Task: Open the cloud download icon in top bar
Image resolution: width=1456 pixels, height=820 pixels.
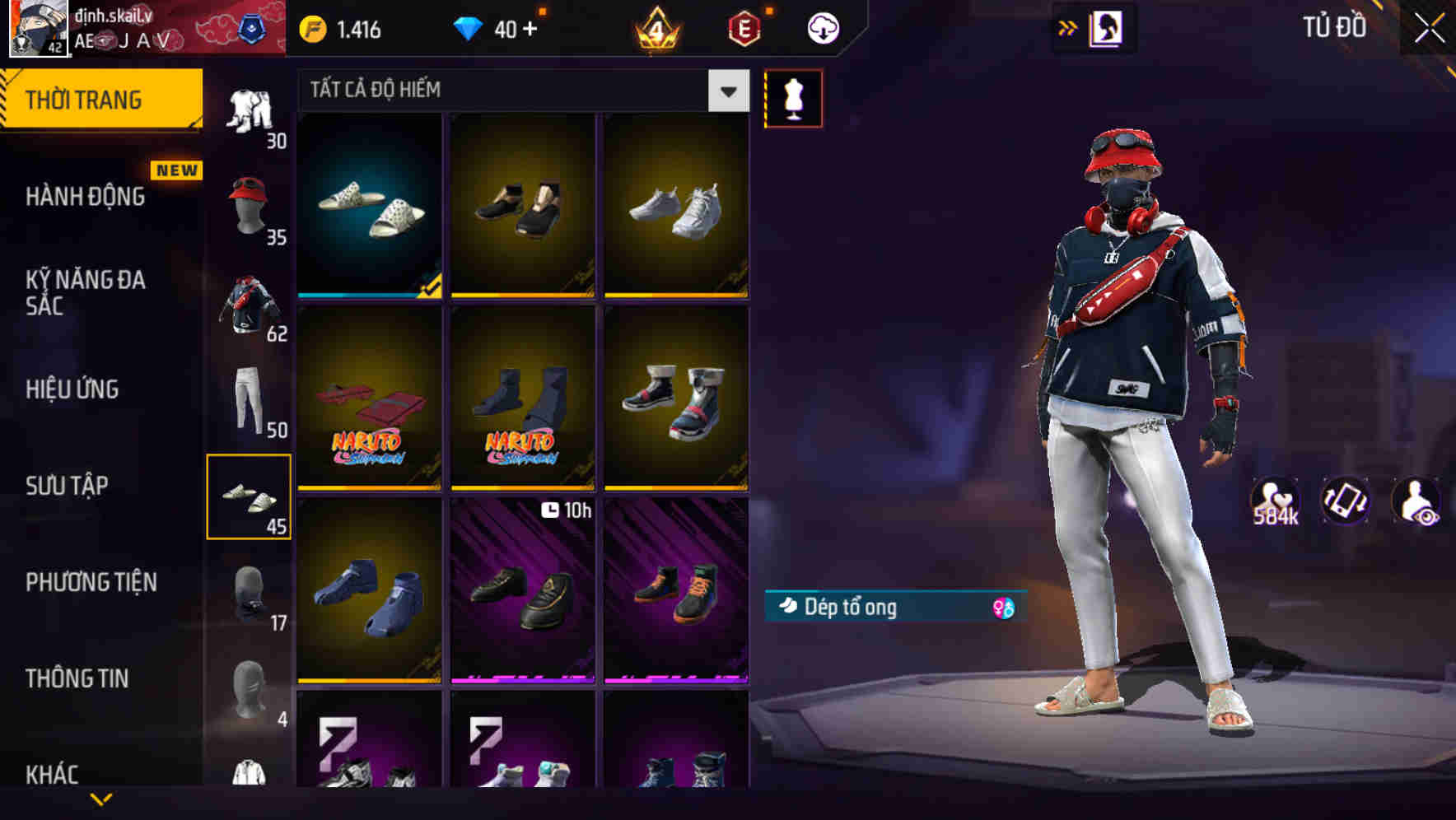Action: click(x=823, y=27)
